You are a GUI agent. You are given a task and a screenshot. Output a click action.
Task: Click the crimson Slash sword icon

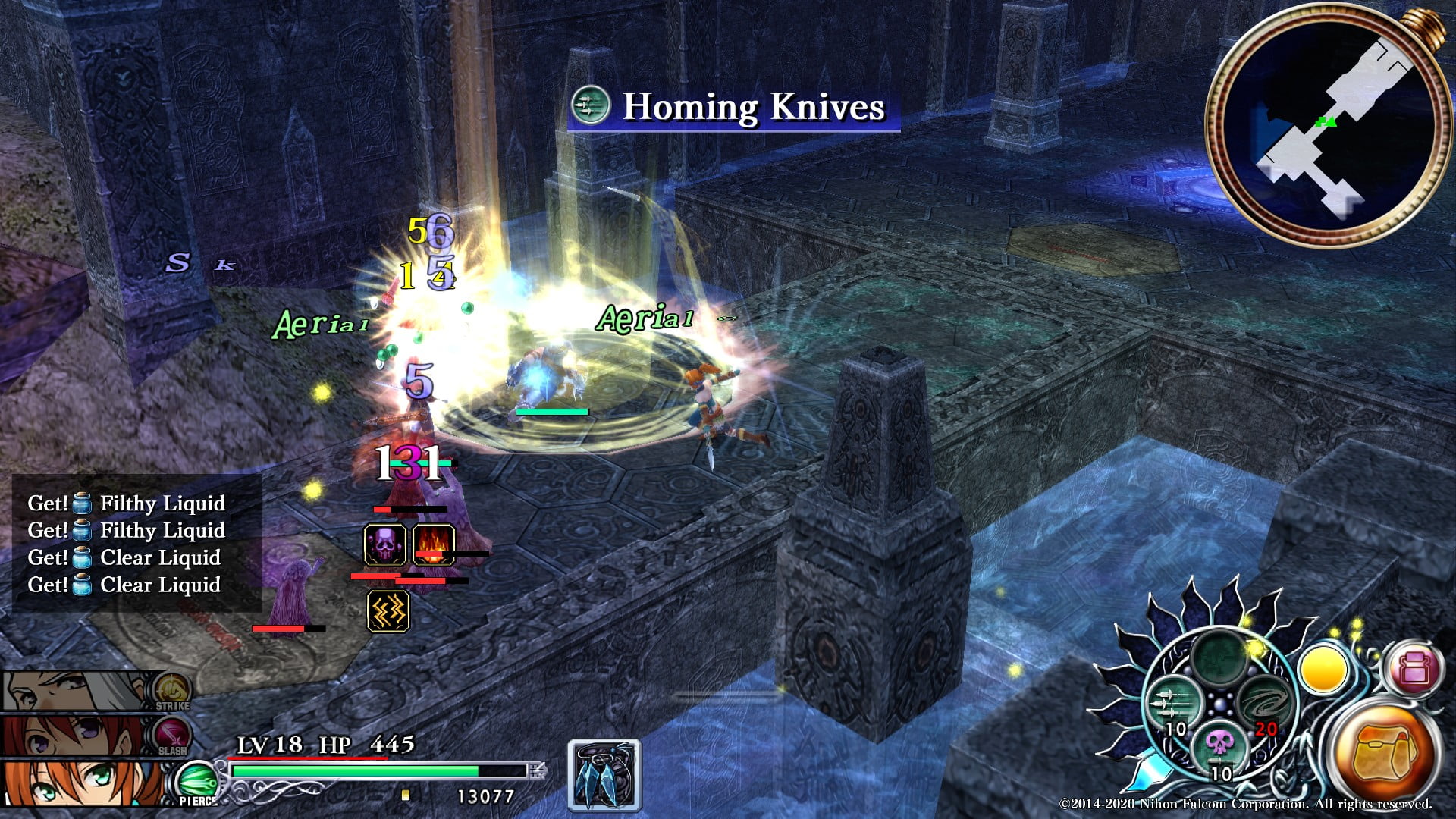pyautogui.click(x=172, y=734)
